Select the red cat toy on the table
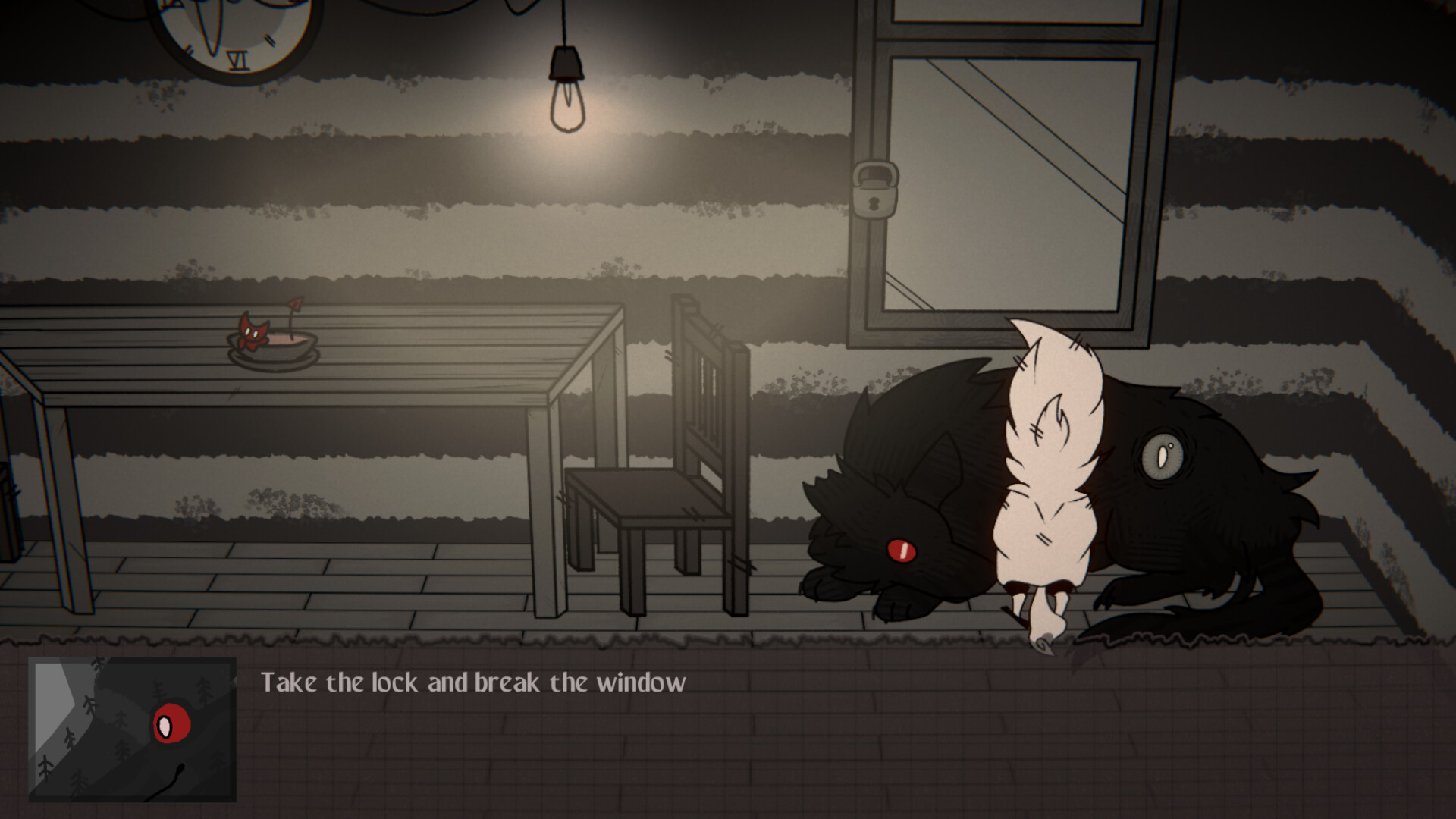Screen dimensions: 1456x819 pyautogui.click(x=254, y=330)
